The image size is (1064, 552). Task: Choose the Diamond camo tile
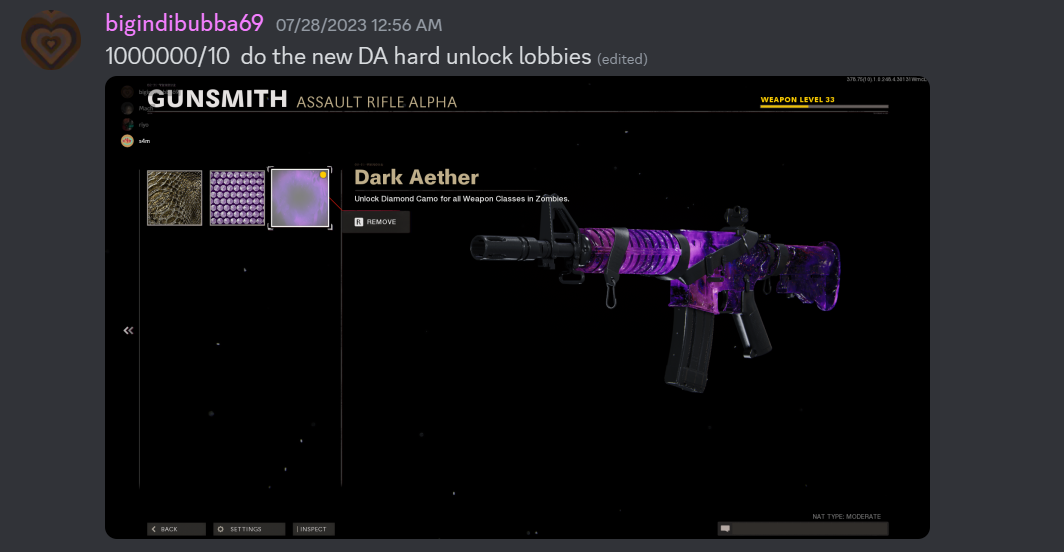237,198
